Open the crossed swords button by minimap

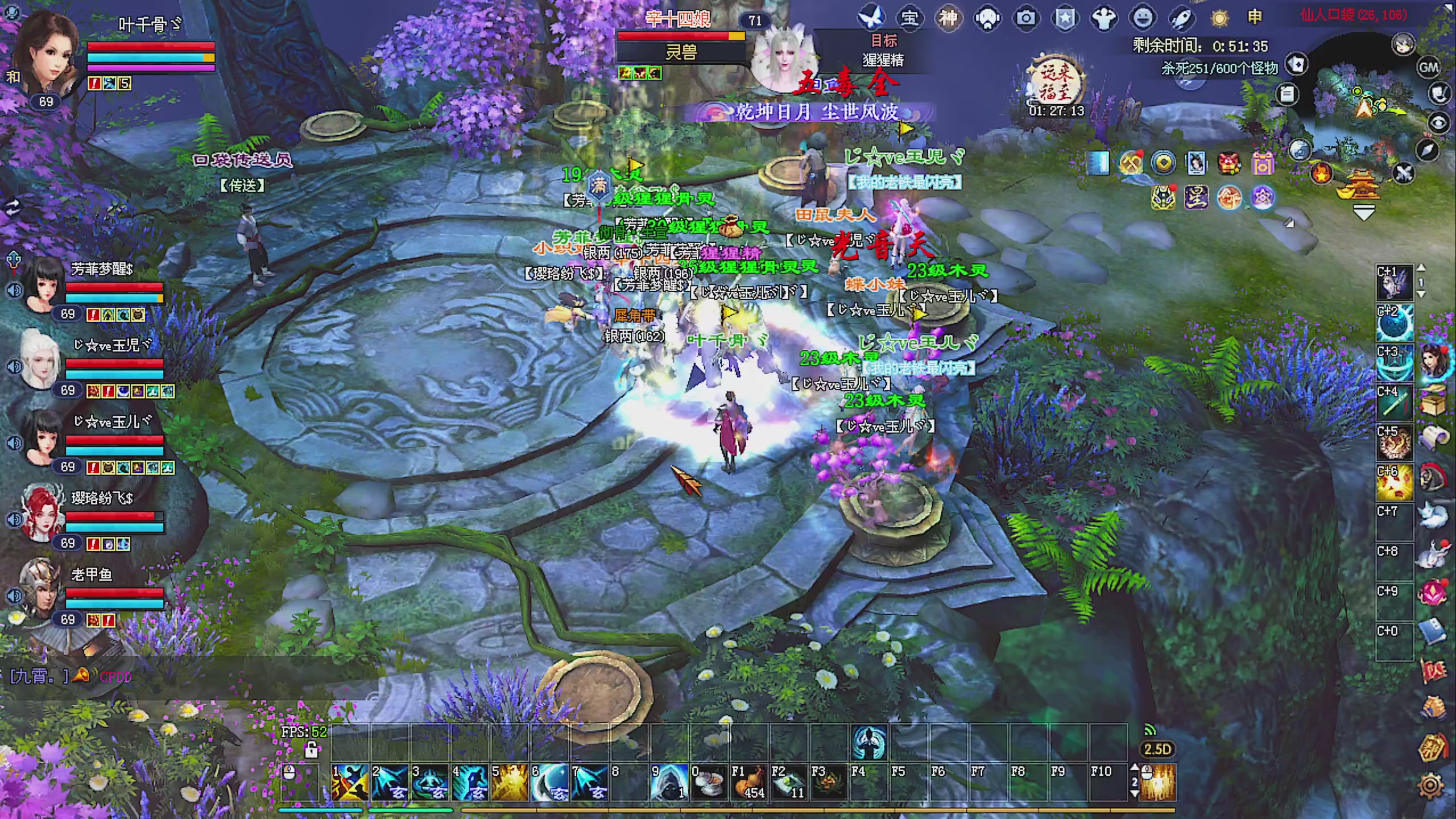coord(1404,173)
